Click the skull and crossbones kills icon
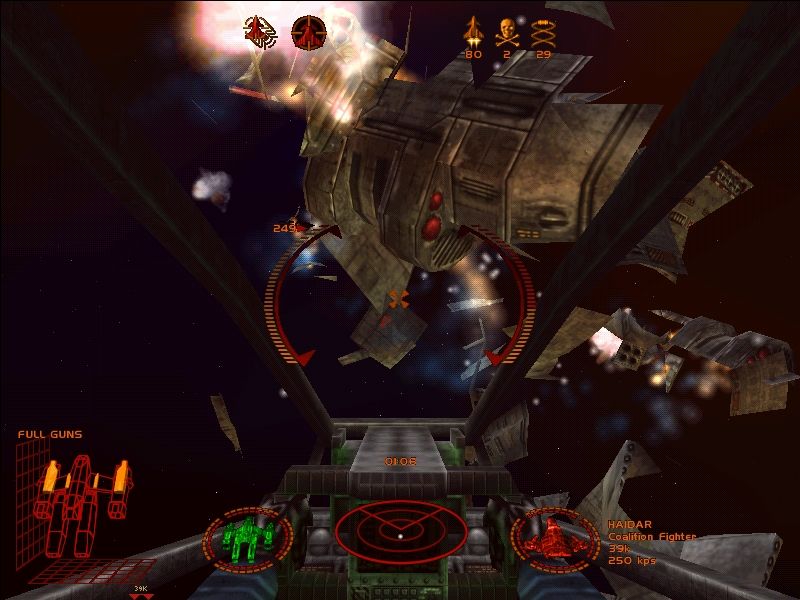The width and height of the screenshot is (800, 600). pyautogui.click(x=506, y=31)
